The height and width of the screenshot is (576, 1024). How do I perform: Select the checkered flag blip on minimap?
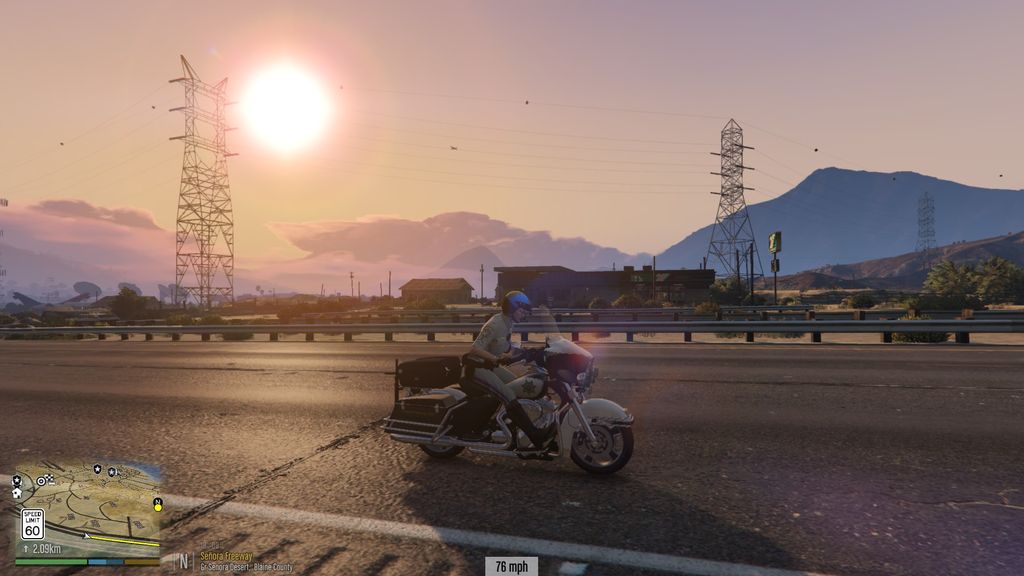[x=51, y=478]
